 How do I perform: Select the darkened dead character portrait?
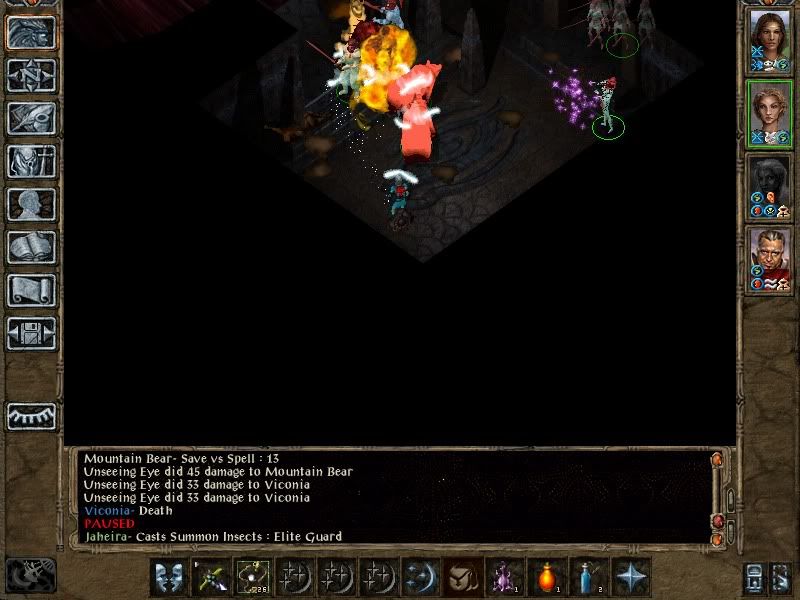tap(769, 184)
